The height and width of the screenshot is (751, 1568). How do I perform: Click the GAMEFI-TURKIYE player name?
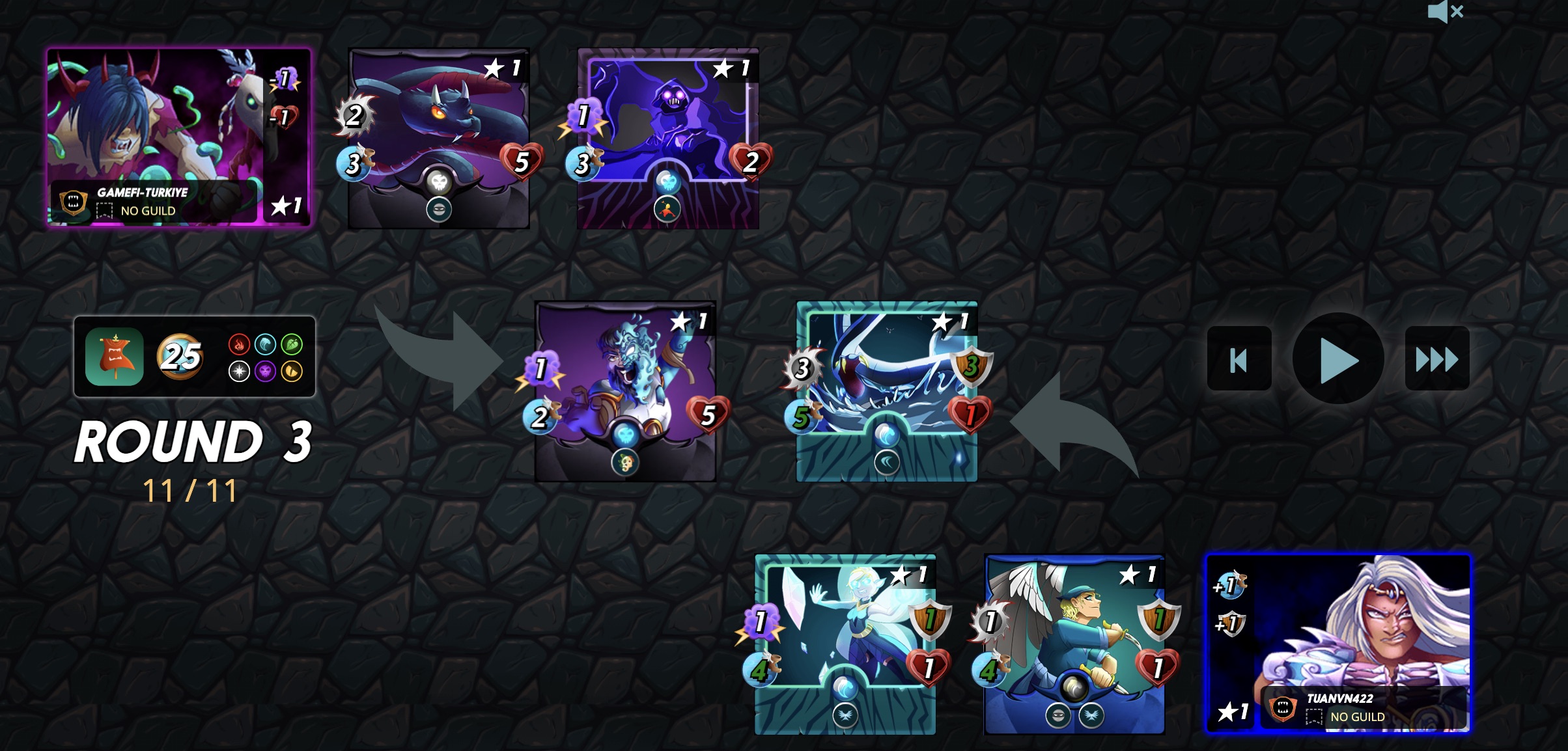143,192
